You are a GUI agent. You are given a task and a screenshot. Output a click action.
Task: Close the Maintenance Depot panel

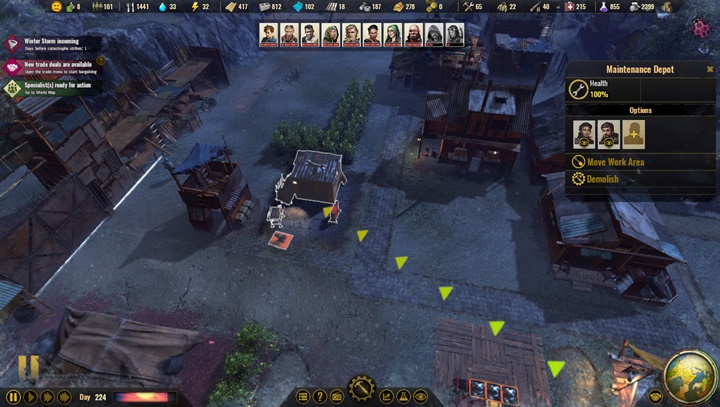coord(709,69)
